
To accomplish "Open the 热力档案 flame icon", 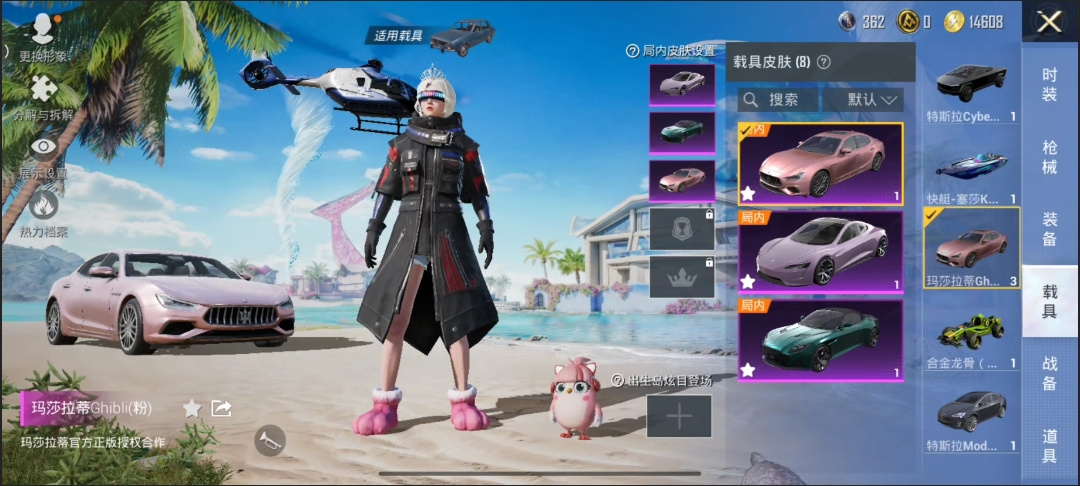I will point(43,214).
